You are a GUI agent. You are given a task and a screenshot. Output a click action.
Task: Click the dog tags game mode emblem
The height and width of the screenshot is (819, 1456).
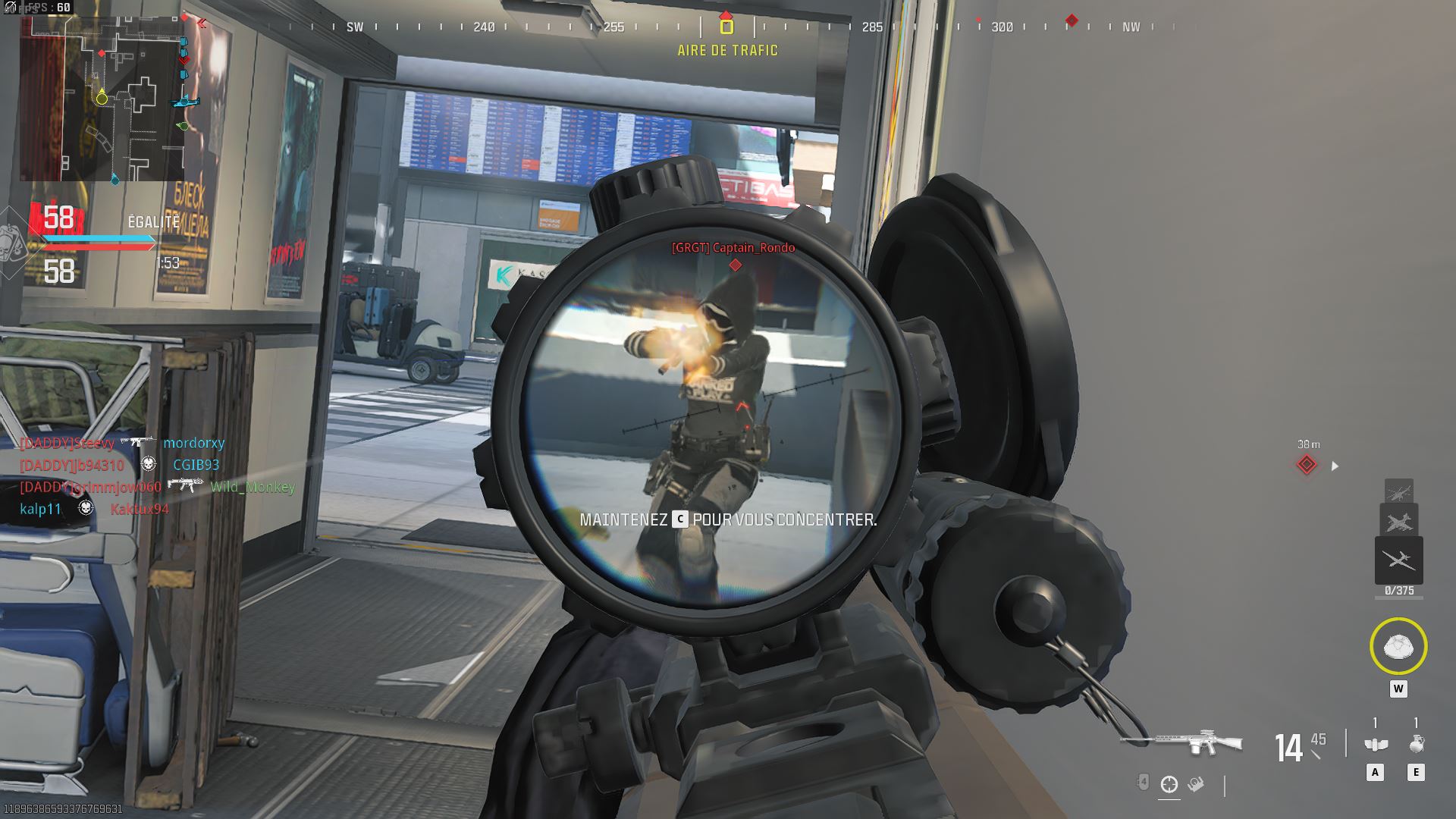pyautogui.click(x=14, y=244)
